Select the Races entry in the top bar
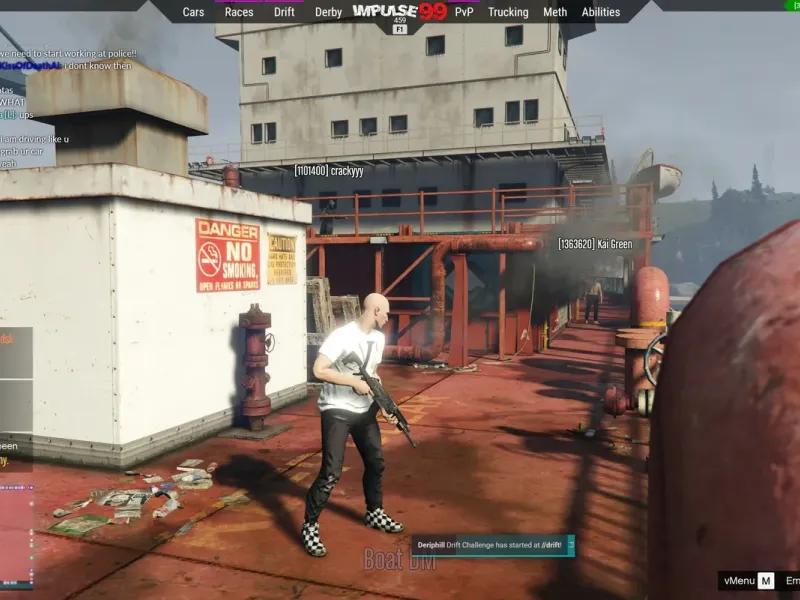Screen dimensions: 800x600 (239, 12)
